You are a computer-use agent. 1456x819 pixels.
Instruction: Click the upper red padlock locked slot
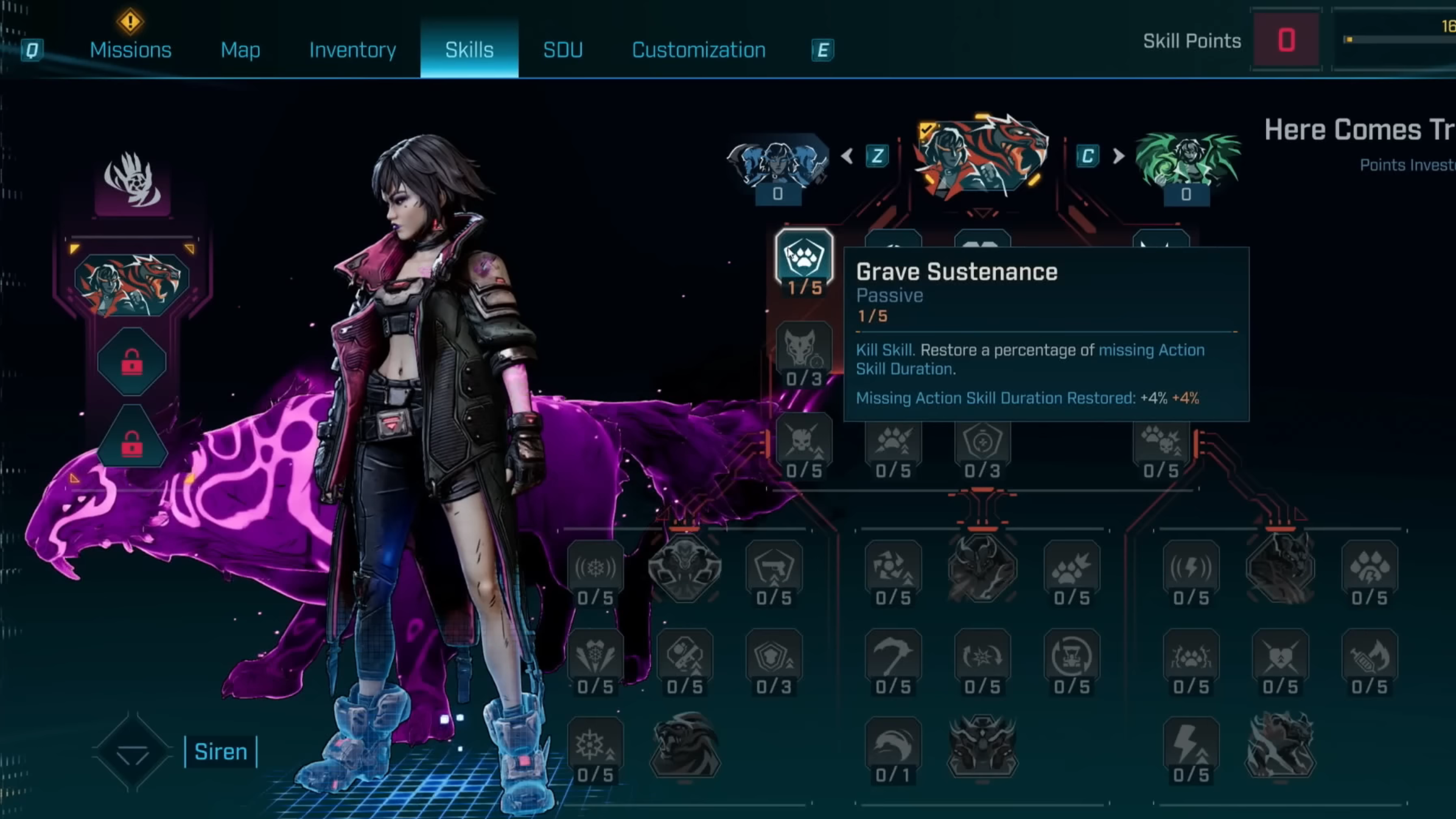131,362
